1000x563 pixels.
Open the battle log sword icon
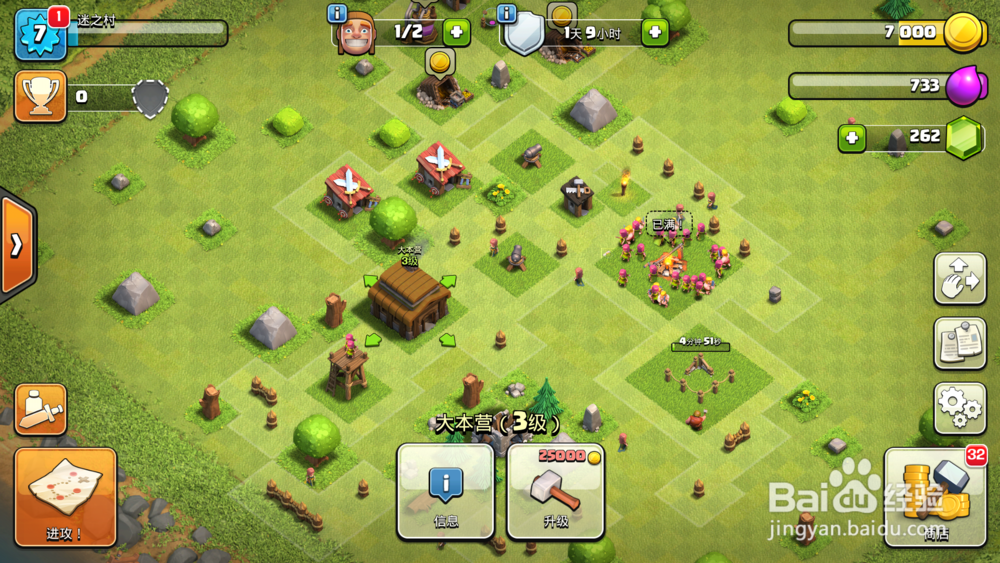pyautogui.click(x=41, y=409)
